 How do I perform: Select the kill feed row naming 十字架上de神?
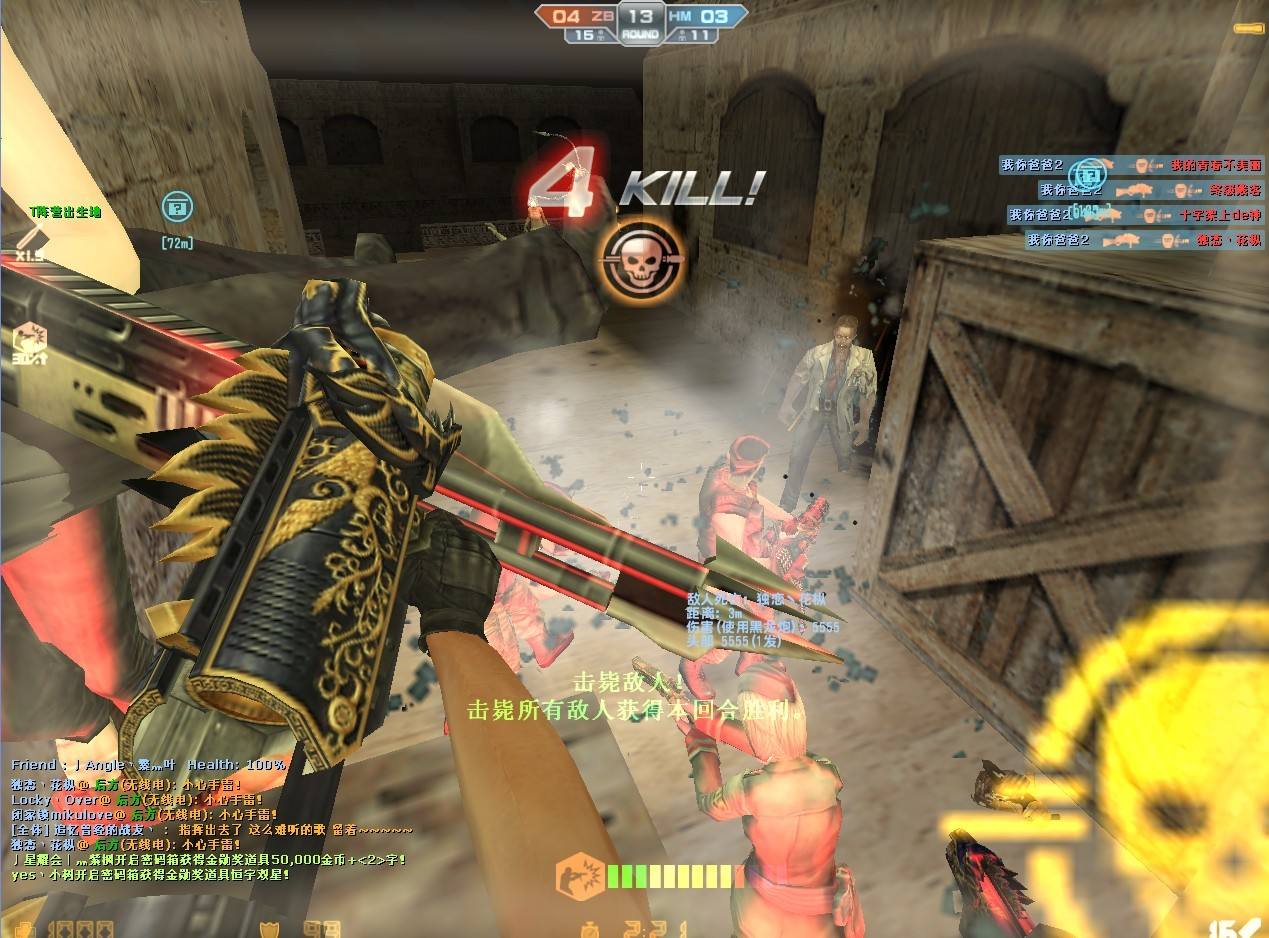pos(1135,215)
